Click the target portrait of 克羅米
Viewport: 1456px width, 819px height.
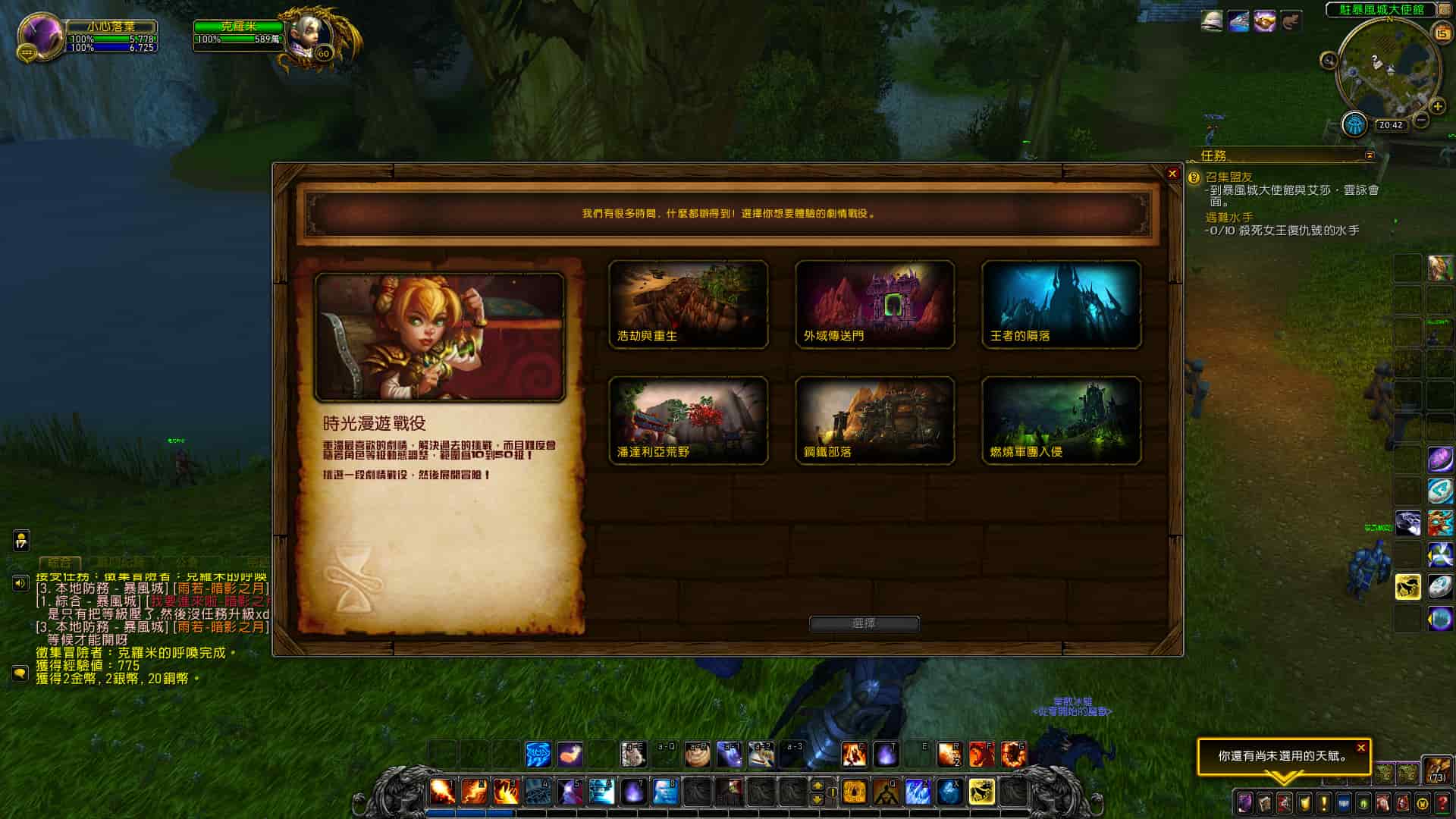[311, 35]
